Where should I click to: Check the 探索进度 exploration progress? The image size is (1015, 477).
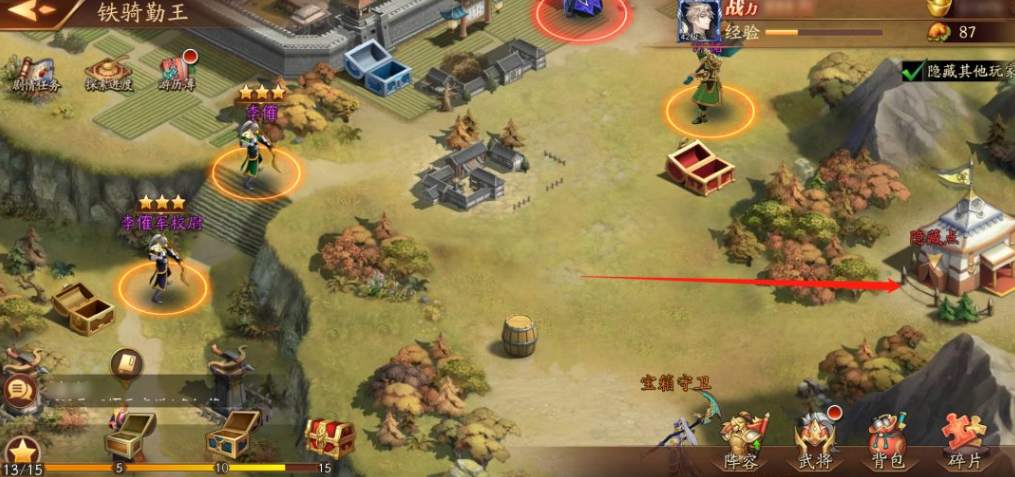coord(107,74)
